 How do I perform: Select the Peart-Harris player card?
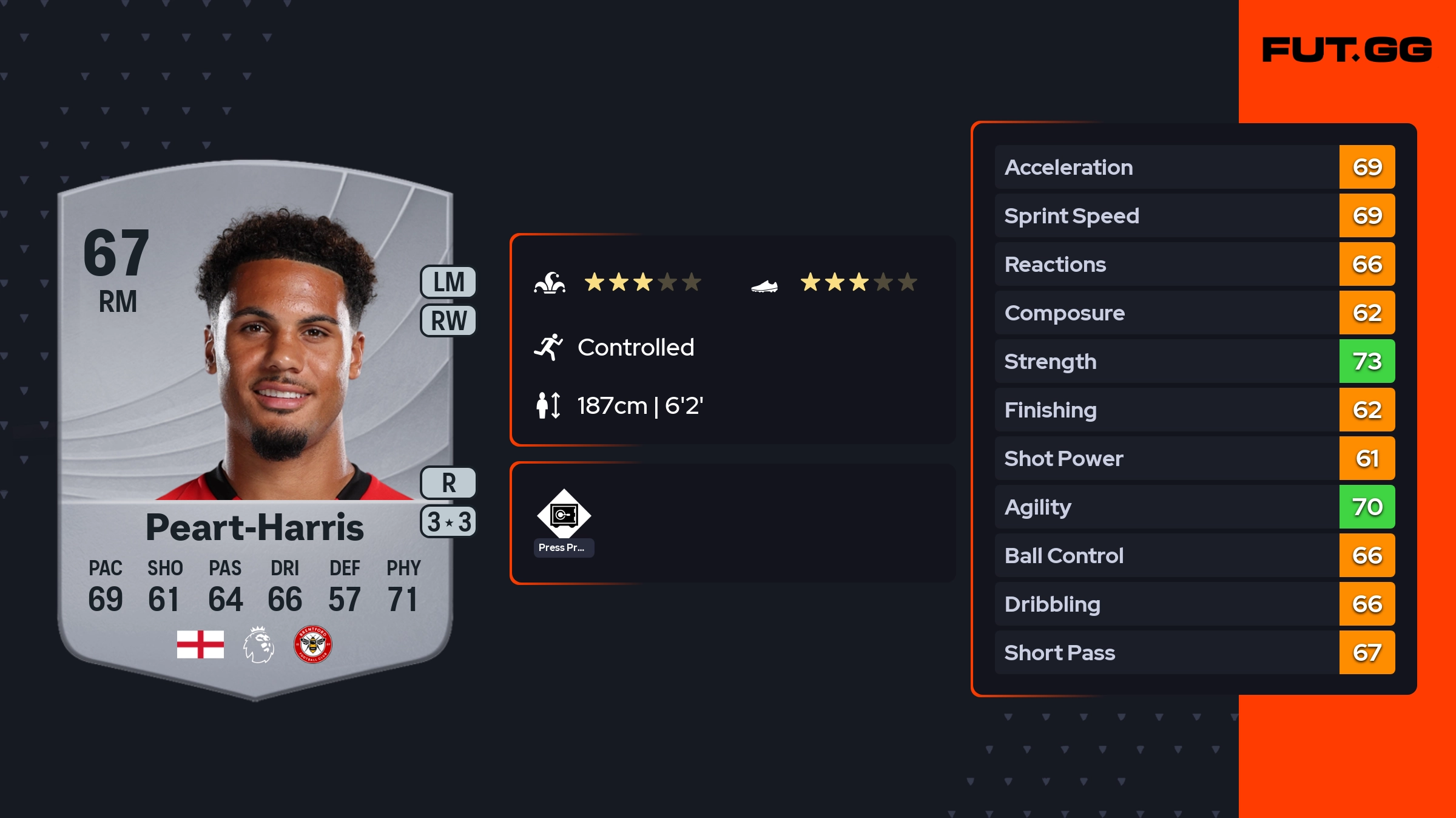coord(255,425)
